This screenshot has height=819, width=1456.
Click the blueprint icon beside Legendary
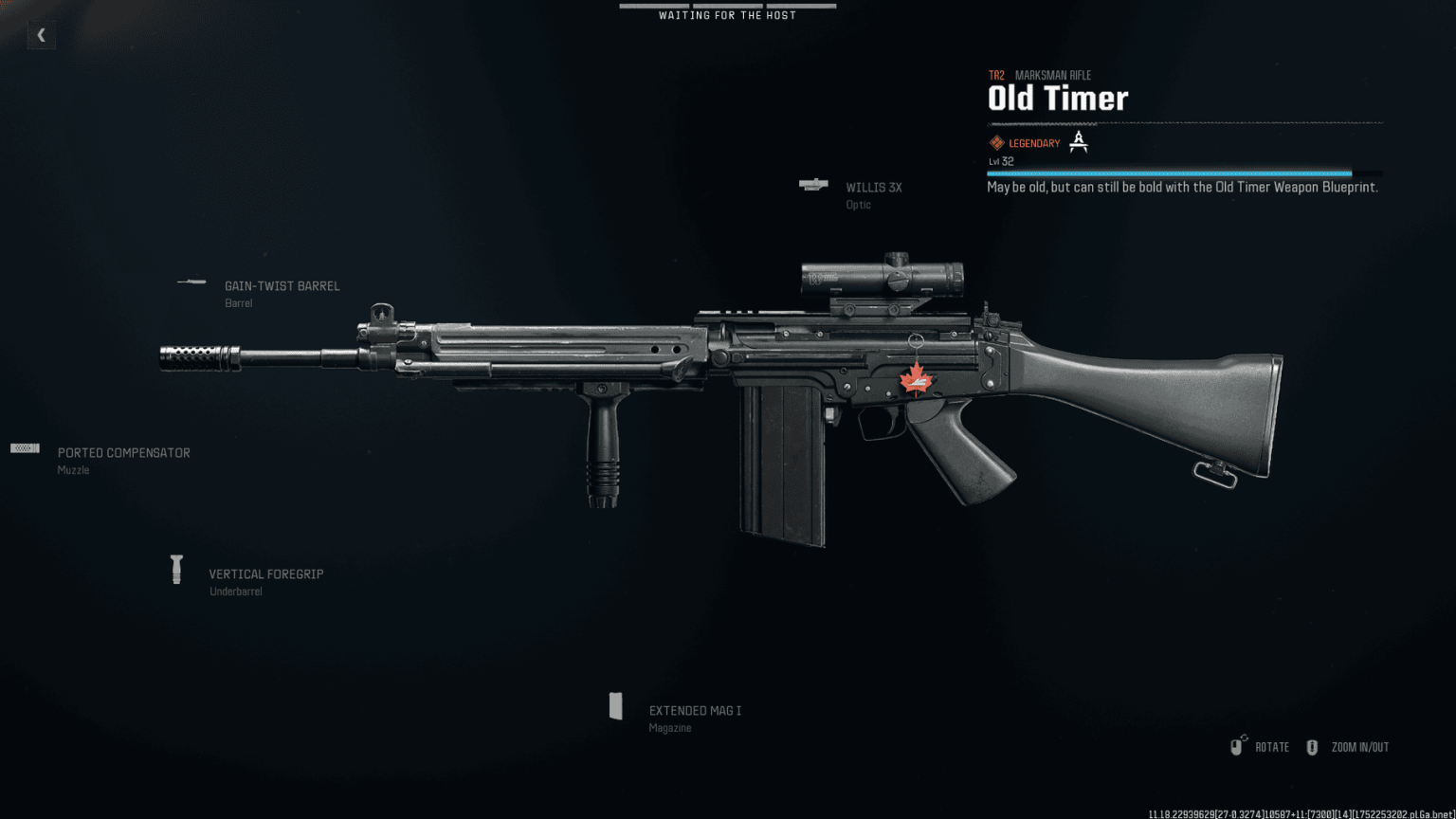click(1078, 143)
